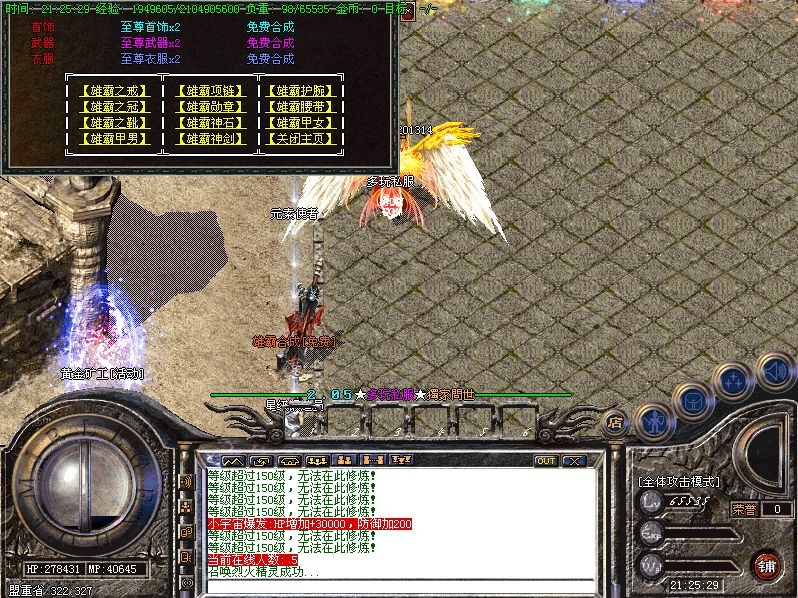Open the 荣誉 honor panel
The image size is (798, 598).
click(745, 509)
